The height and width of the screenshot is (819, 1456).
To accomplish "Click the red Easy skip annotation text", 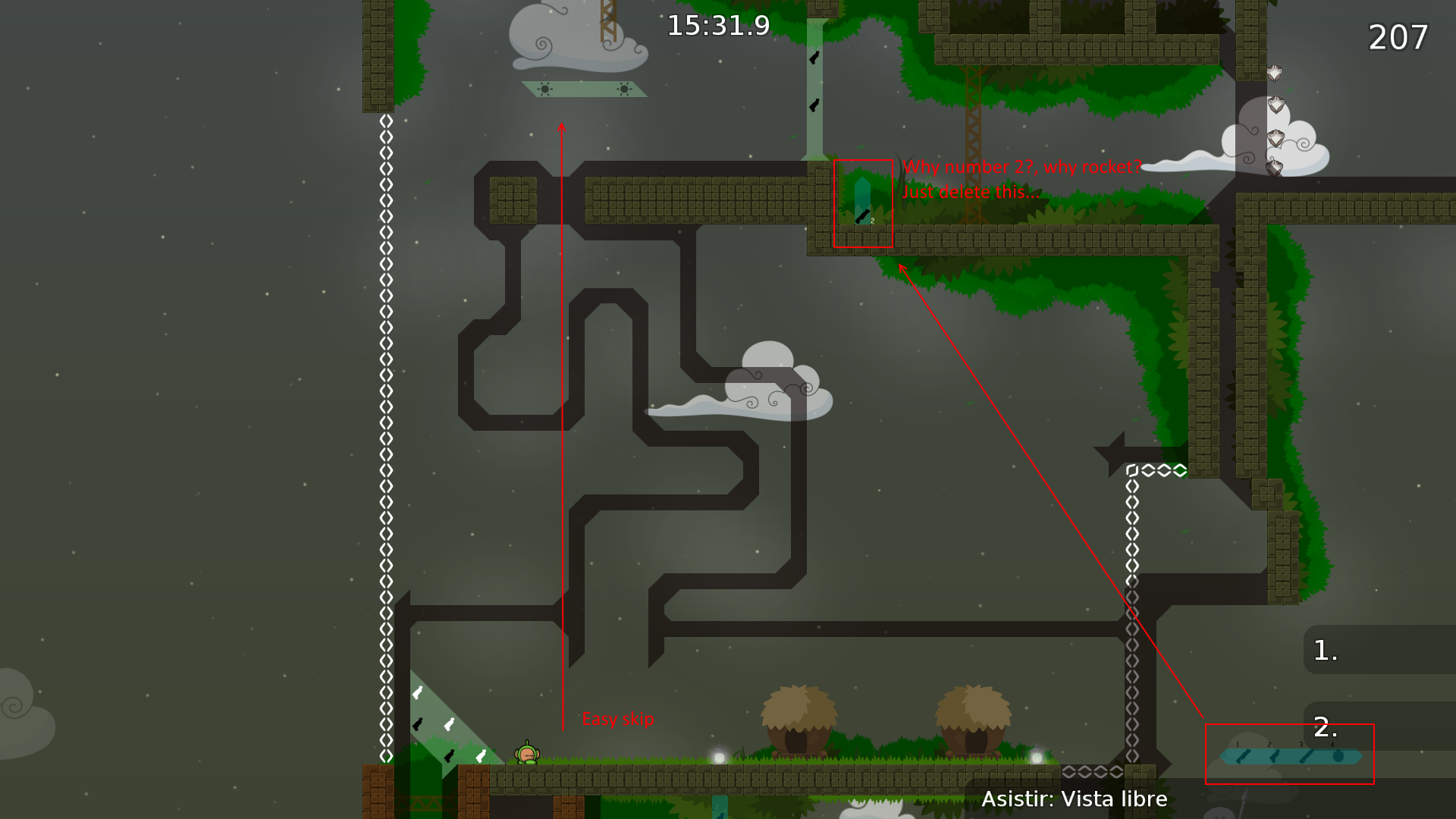I will [618, 719].
